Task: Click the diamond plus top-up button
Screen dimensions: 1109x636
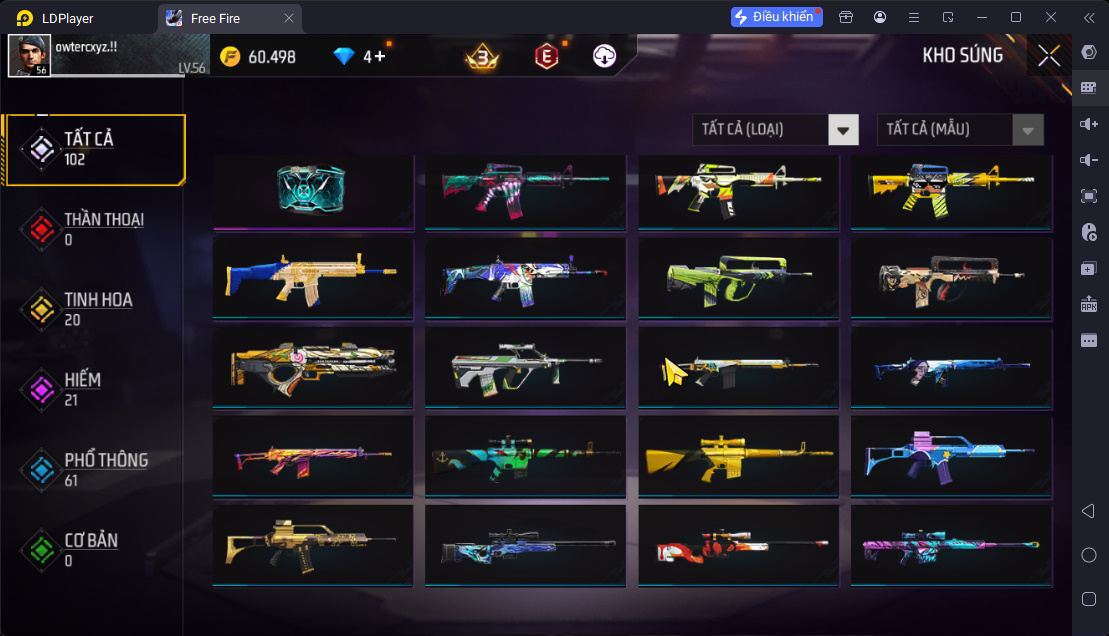Action: [380, 57]
